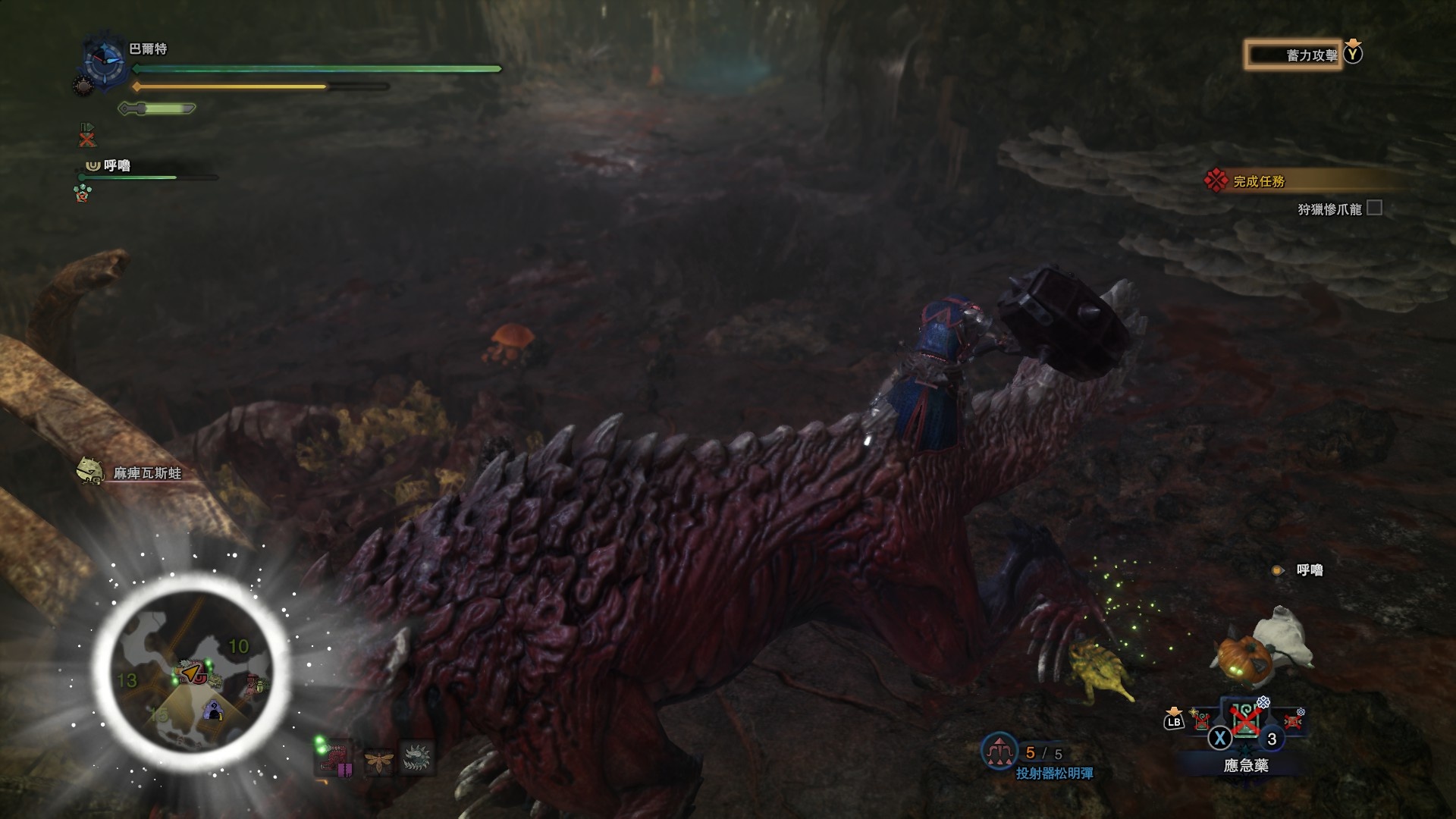Open the circular area minimap
The width and height of the screenshot is (1456, 819).
191,669
